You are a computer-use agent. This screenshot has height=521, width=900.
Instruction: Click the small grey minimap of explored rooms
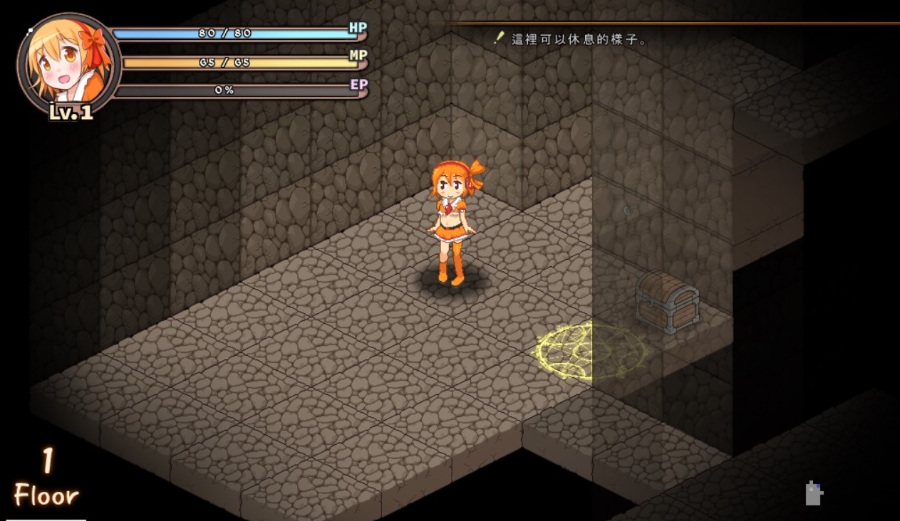[814, 493]
